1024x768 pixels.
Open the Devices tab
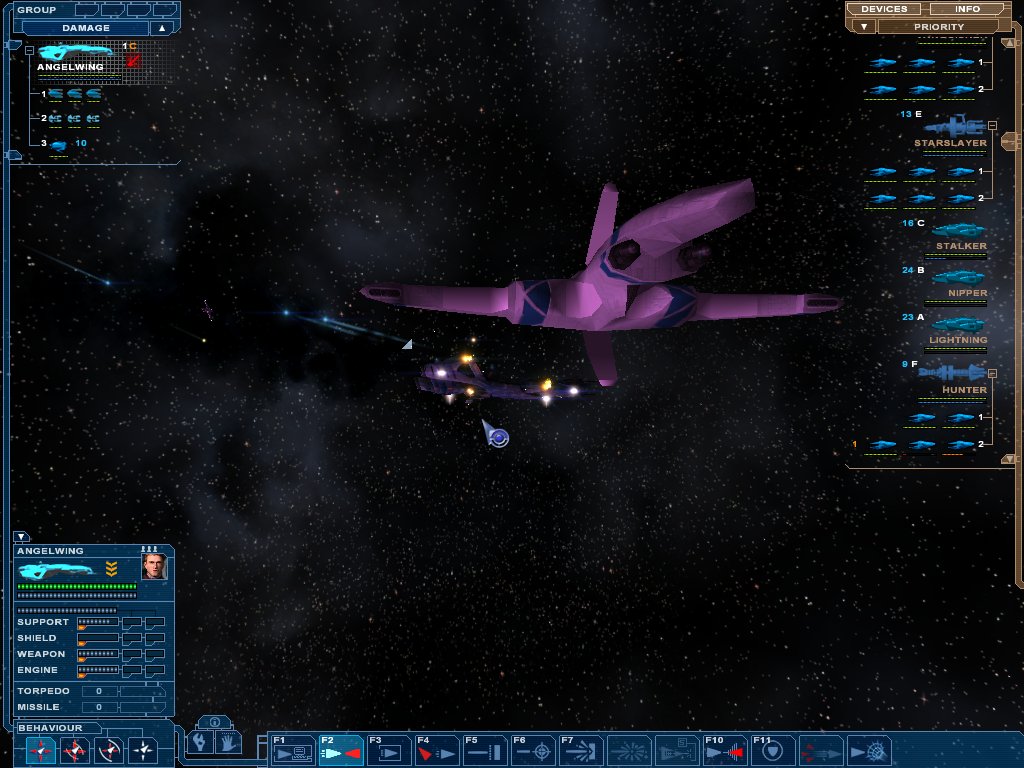click(884, 9)
